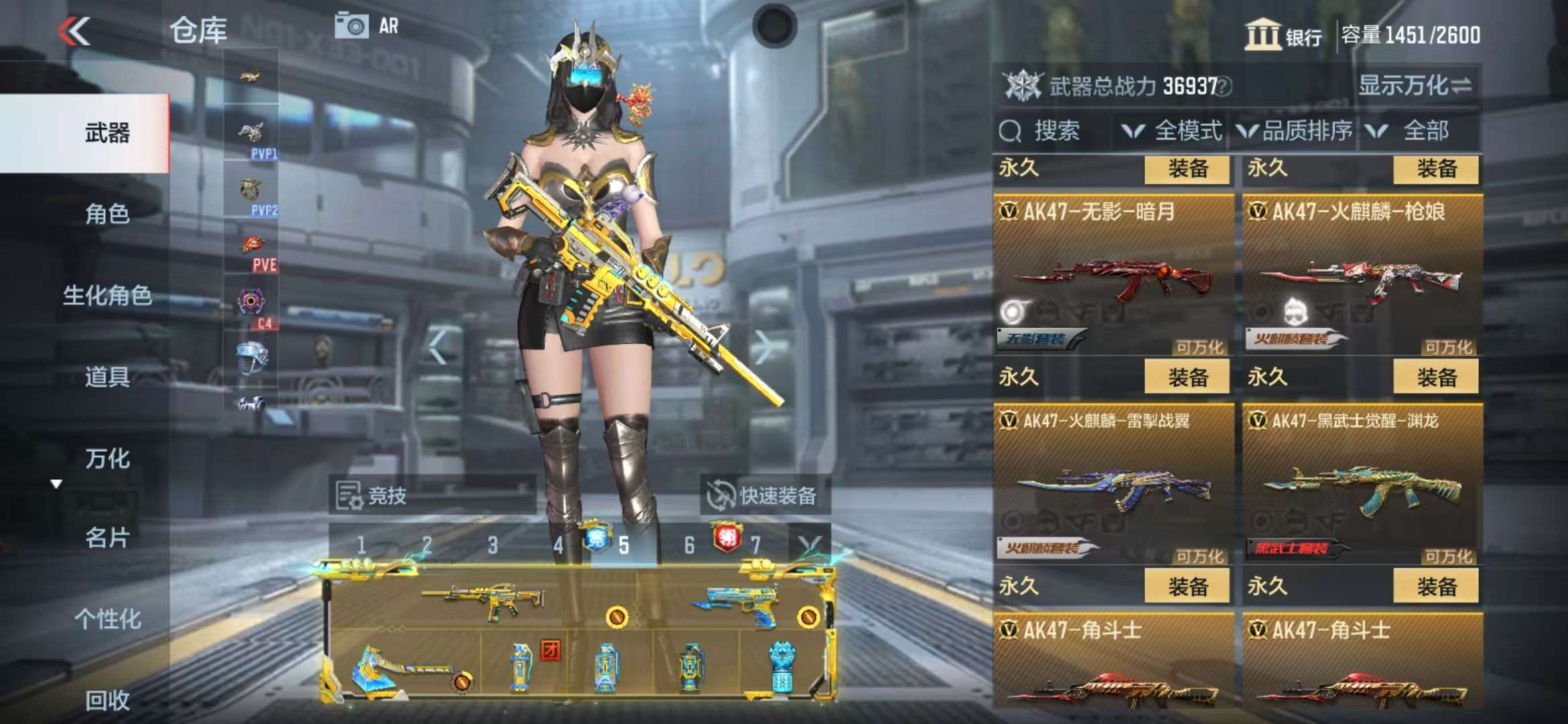This screenshot has height=724, width=1568.
Task: Select the AK47-无影-暗月 weapon card
Action: click(1113, 275)
